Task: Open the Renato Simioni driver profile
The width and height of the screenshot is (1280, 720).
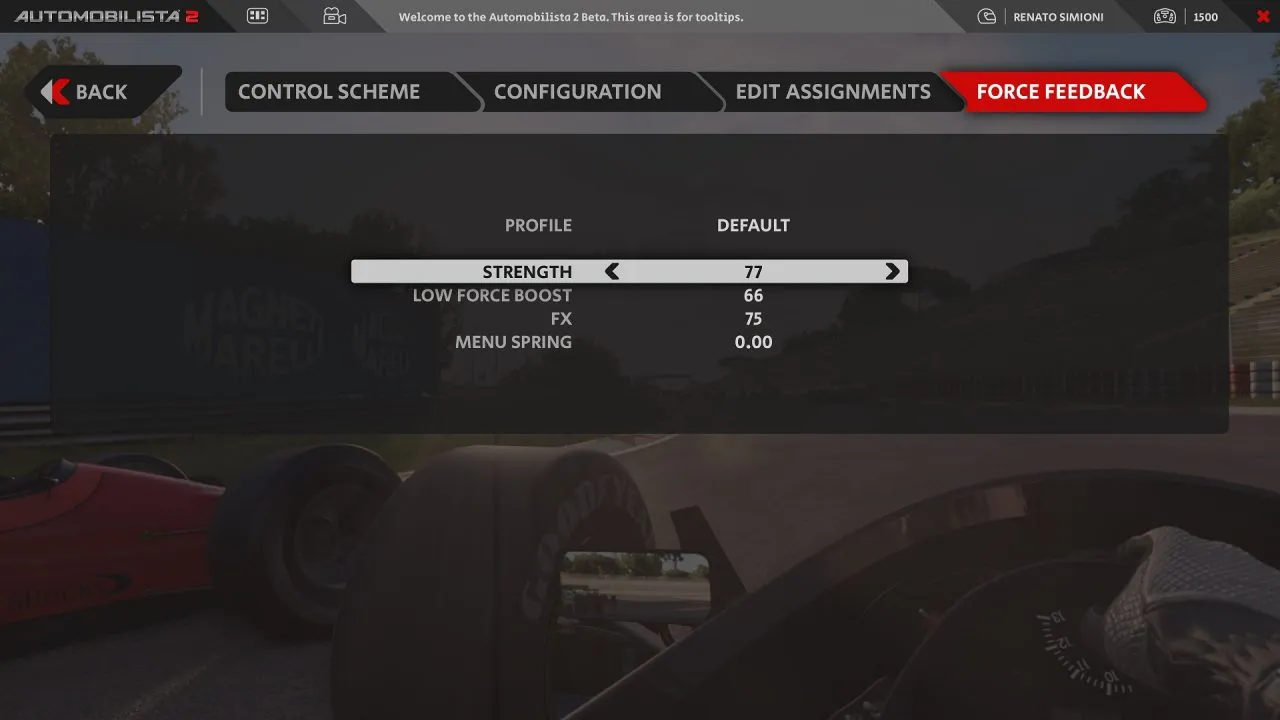Action: (1045, 17)
